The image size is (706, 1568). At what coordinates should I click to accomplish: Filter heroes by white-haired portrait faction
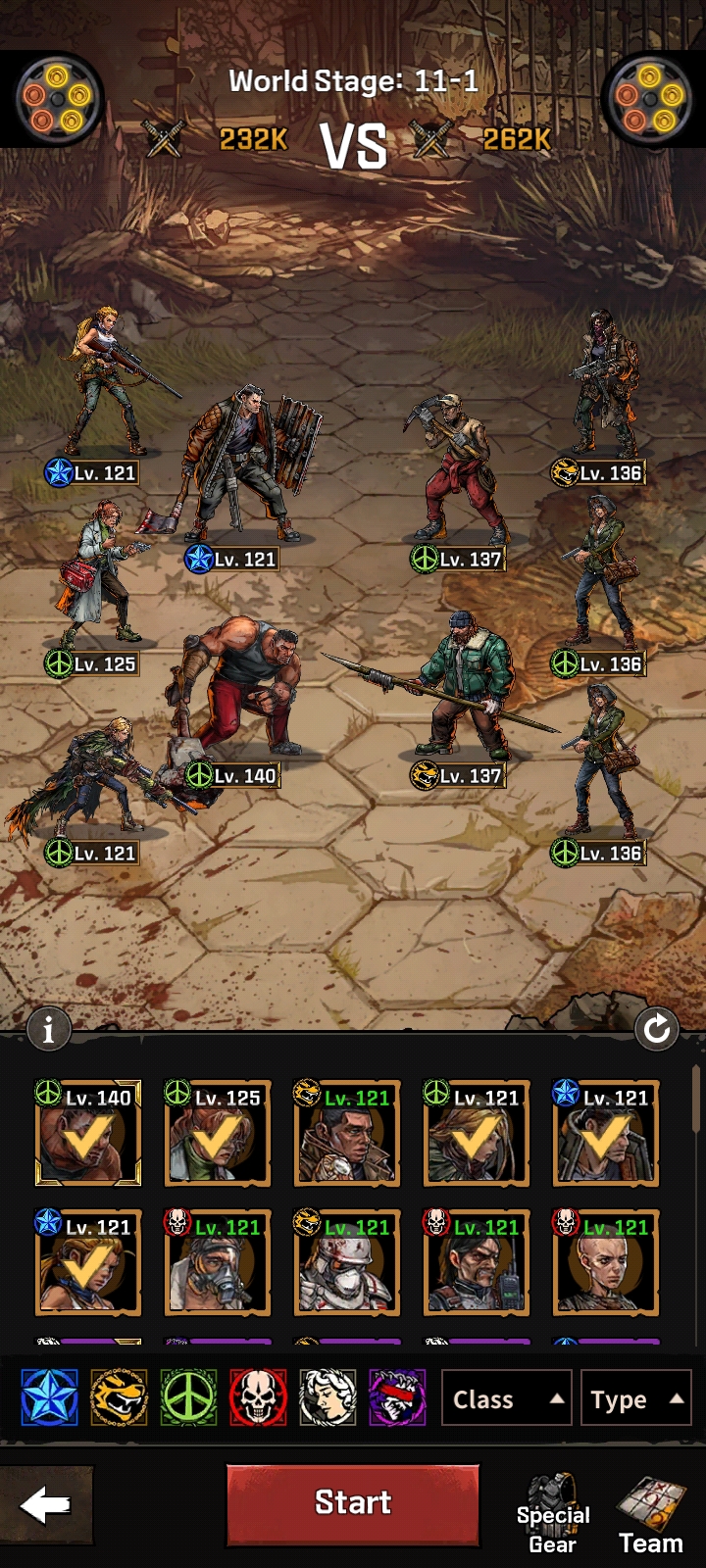tap(328, 1397)
